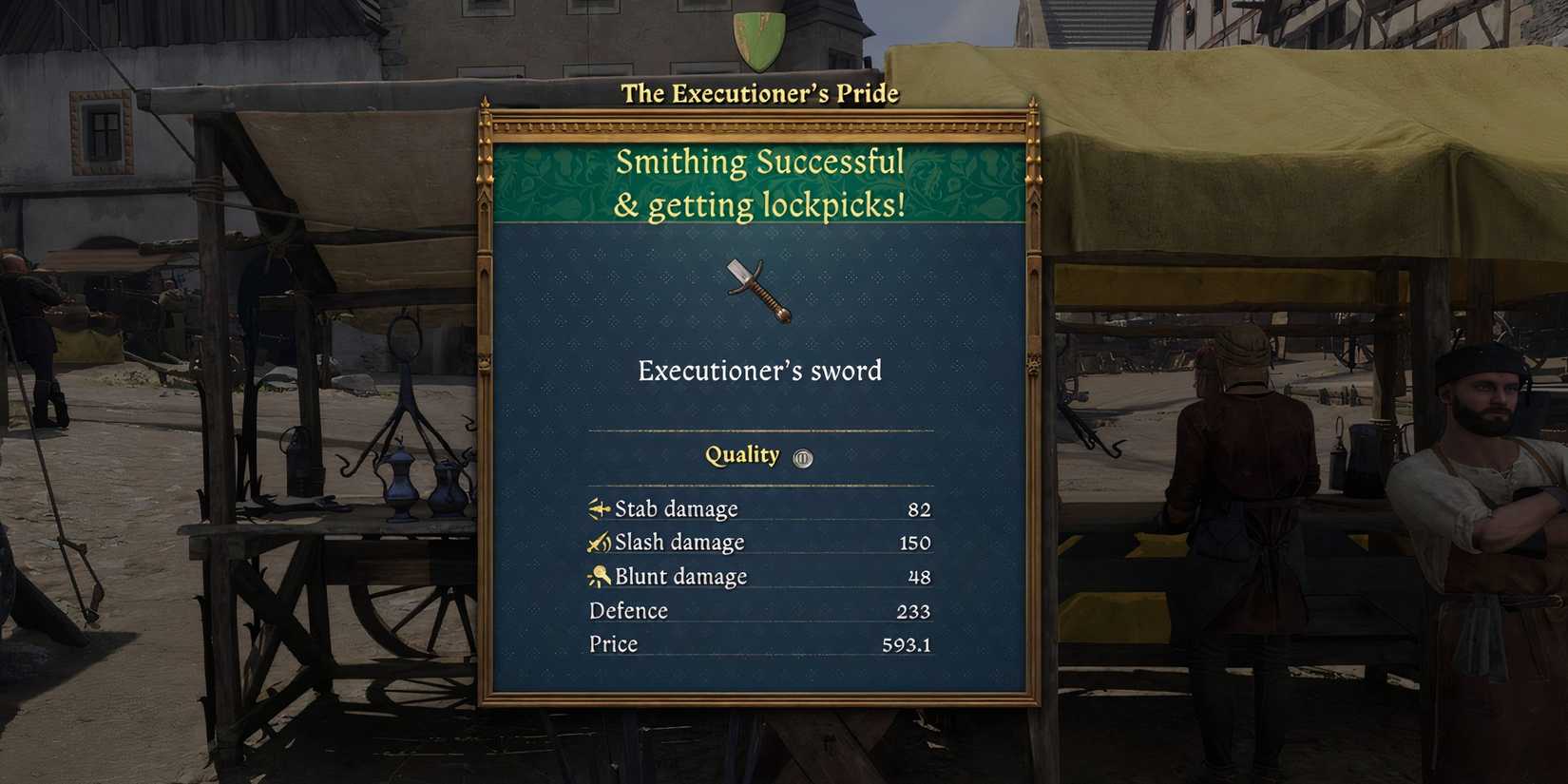1568x784 pixels.
Task: Select the slash damage sword icon
Action: [x=598, y=543]
